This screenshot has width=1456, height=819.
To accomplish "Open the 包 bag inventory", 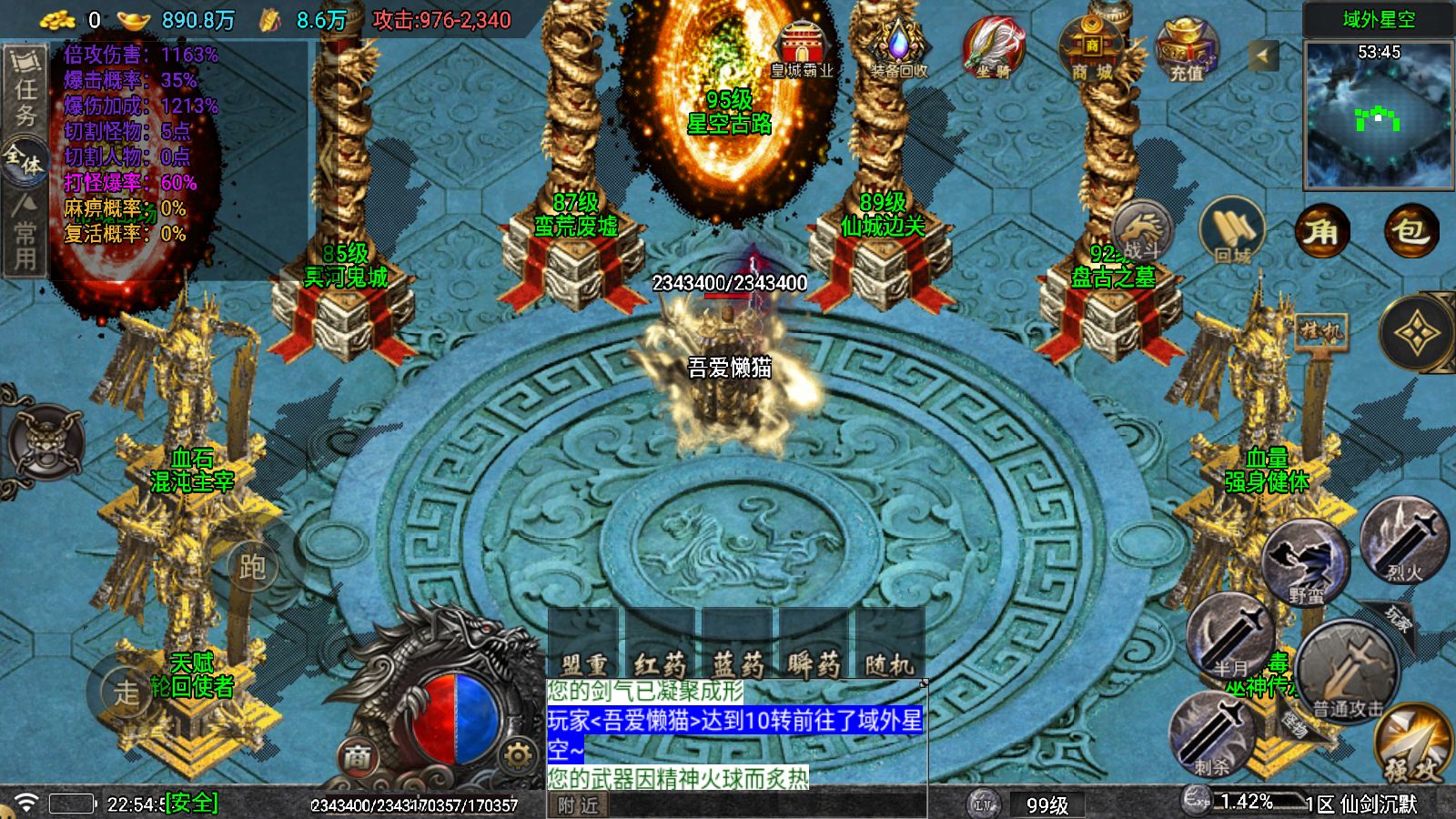I will click(x=1410, y=233).
